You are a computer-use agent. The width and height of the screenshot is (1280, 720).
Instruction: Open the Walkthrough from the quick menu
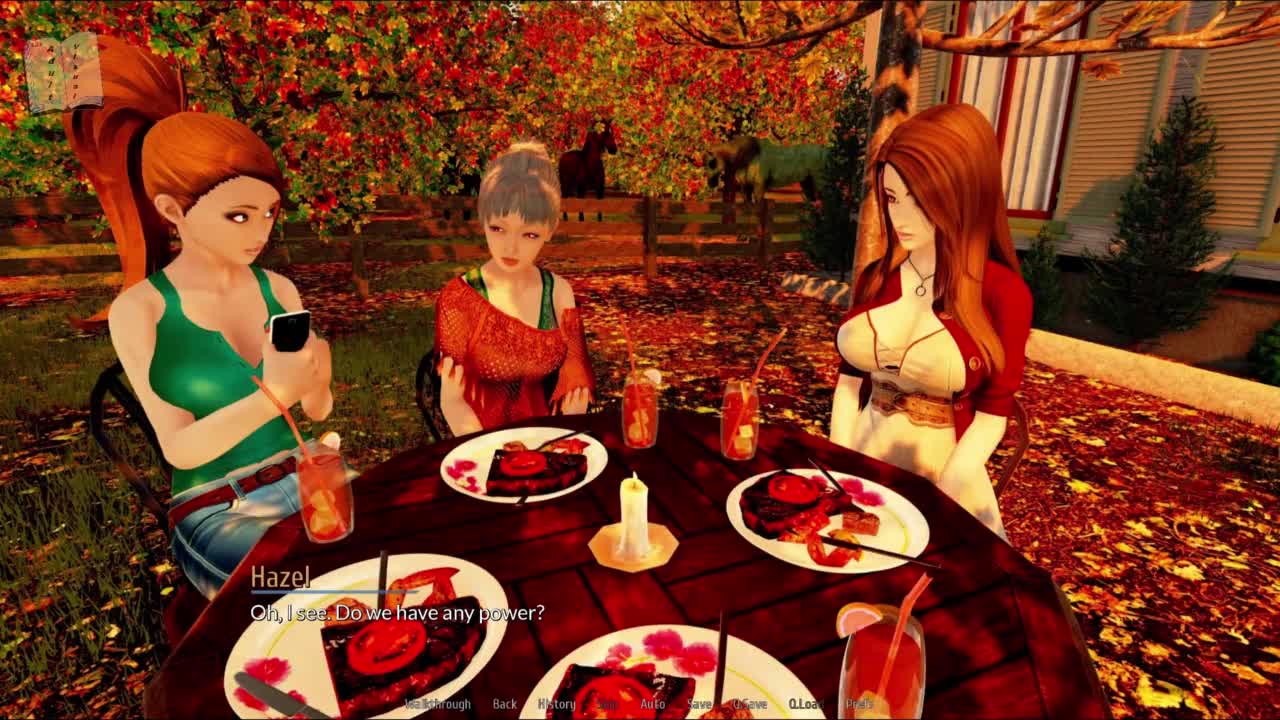[438, 704]
